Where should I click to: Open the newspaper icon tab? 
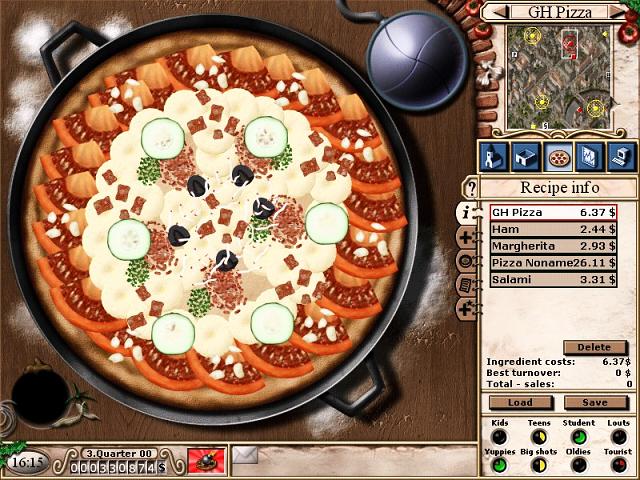click(x=590, y=156)
